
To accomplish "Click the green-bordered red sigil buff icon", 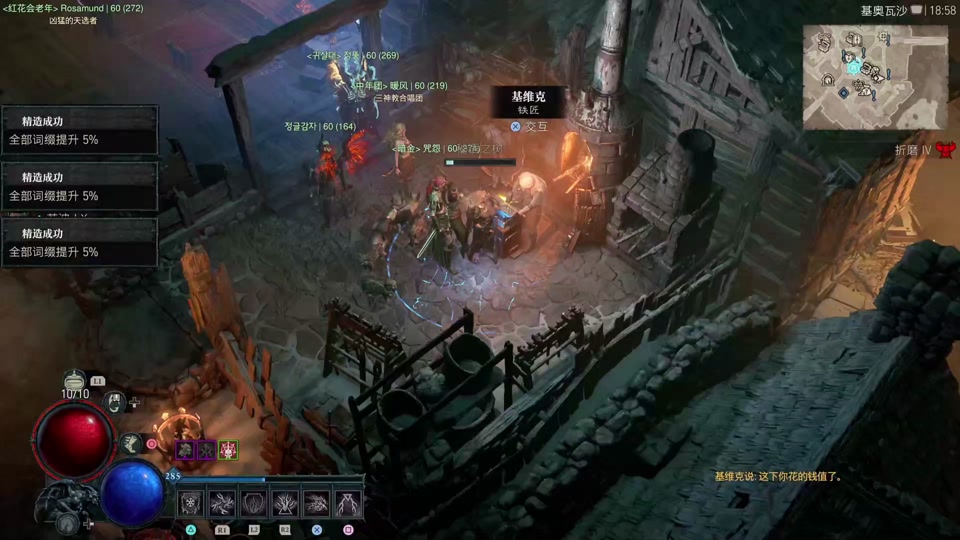I will pyautogui.click(x=229, y=450).
